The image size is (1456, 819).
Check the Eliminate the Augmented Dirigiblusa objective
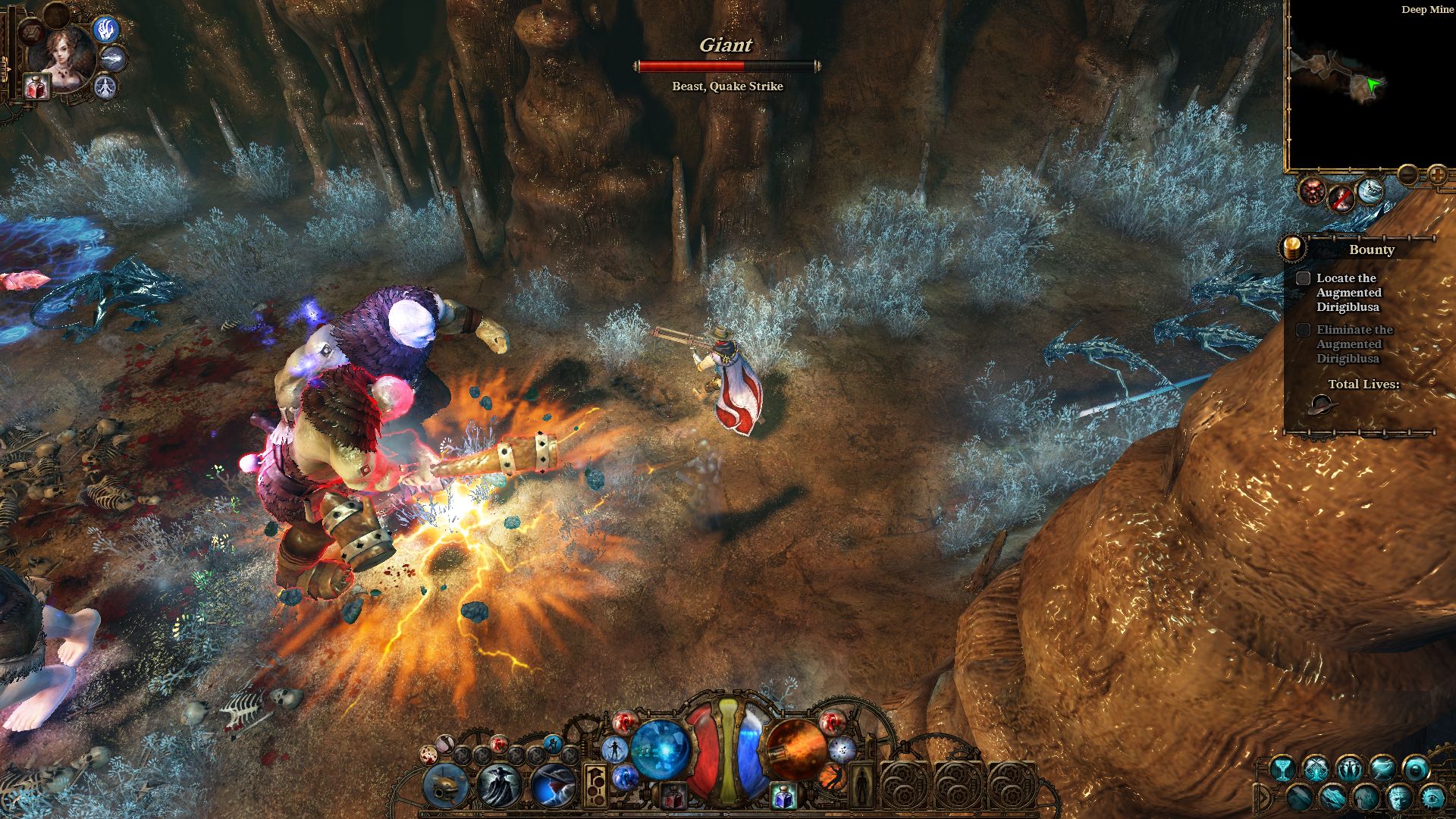[1303, 330]
